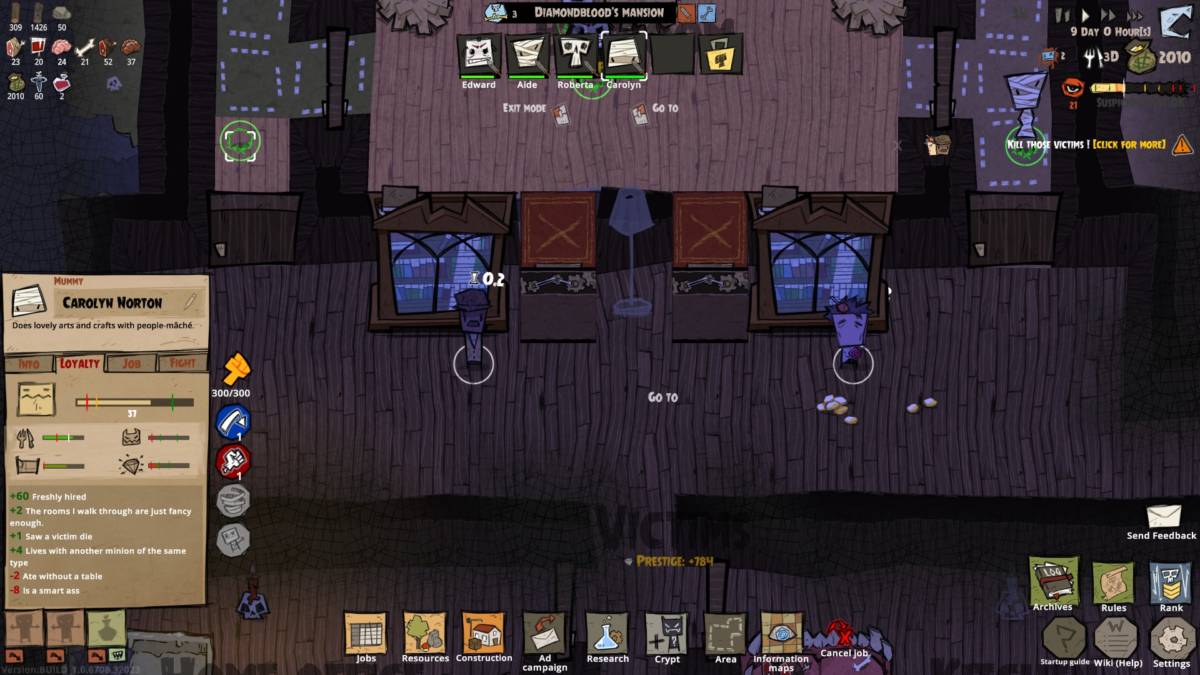Open the Rules scroll
1200x675 pixels.
click(x=1113, y=581)
